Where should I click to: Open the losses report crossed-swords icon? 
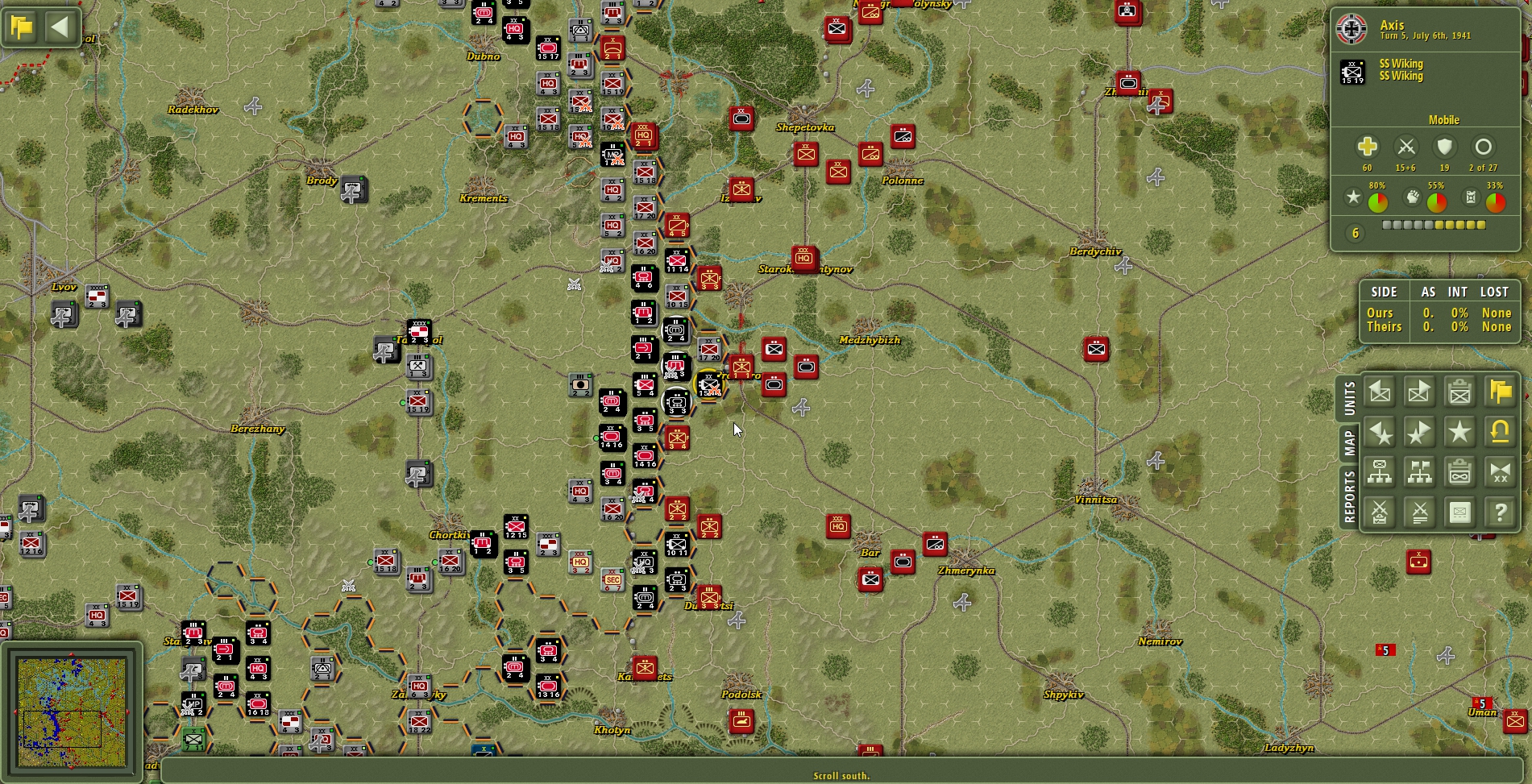1420,512
